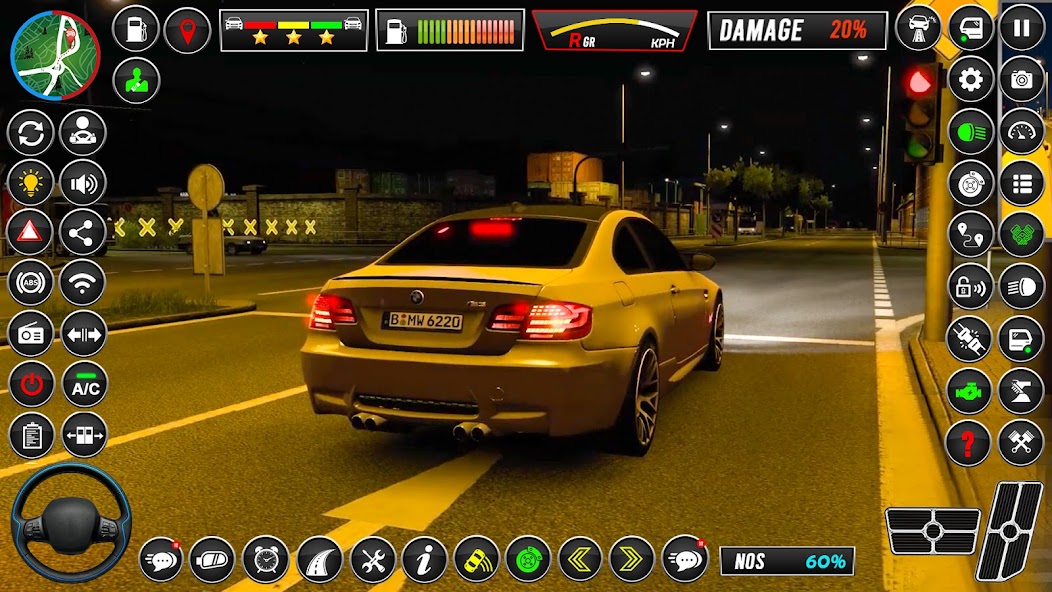Activate the right turn signal chevron
The height and width of the screenshot is (592, 1052).
point(631,559)
